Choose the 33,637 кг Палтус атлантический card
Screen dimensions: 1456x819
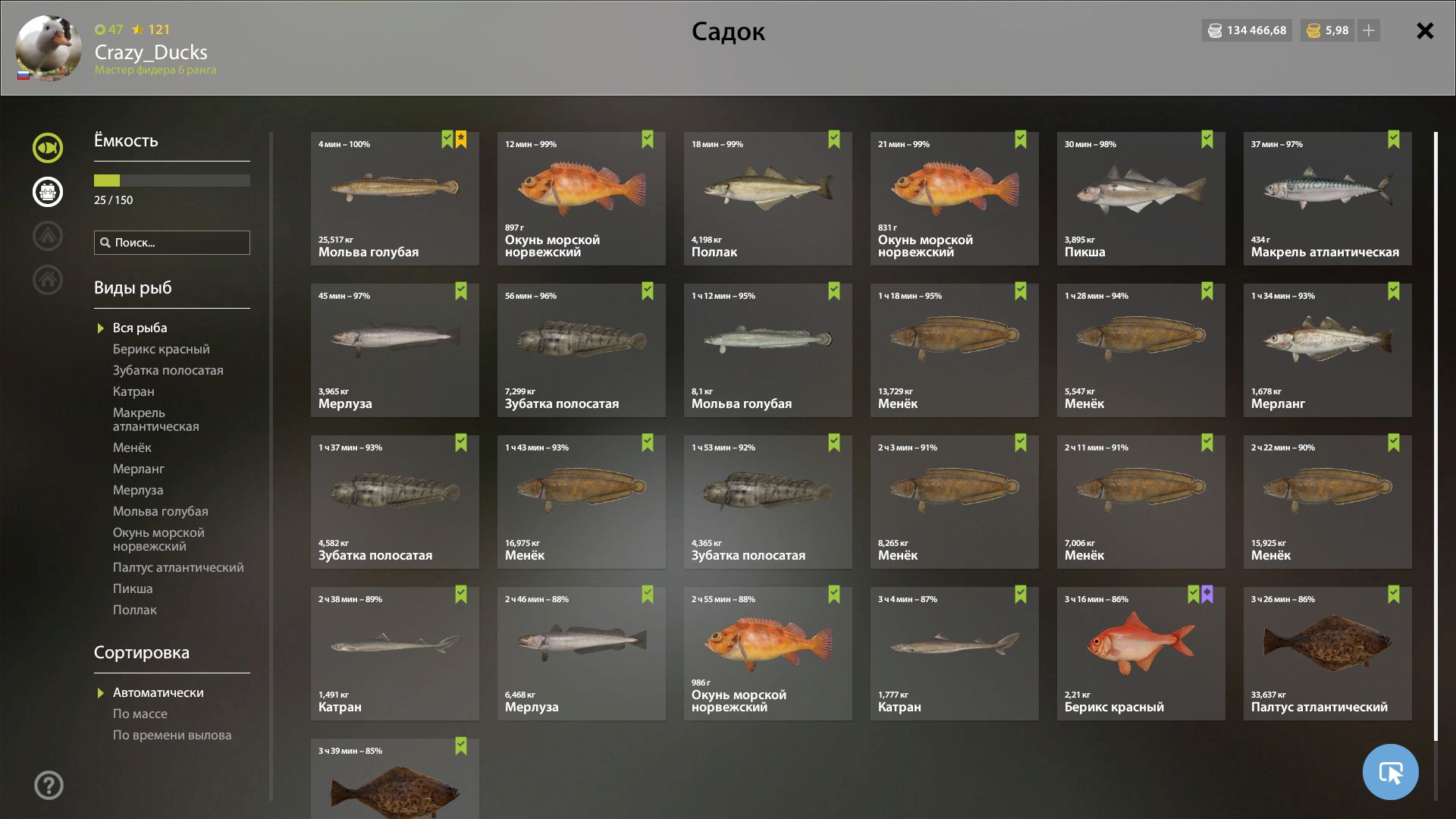(x=1327, y=653)
